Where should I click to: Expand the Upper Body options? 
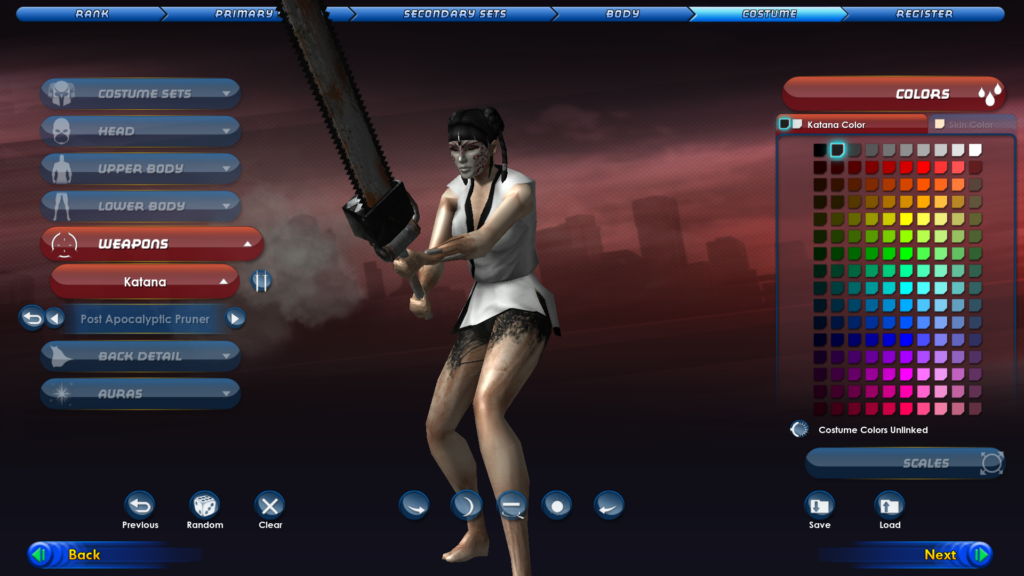point(141,169)
